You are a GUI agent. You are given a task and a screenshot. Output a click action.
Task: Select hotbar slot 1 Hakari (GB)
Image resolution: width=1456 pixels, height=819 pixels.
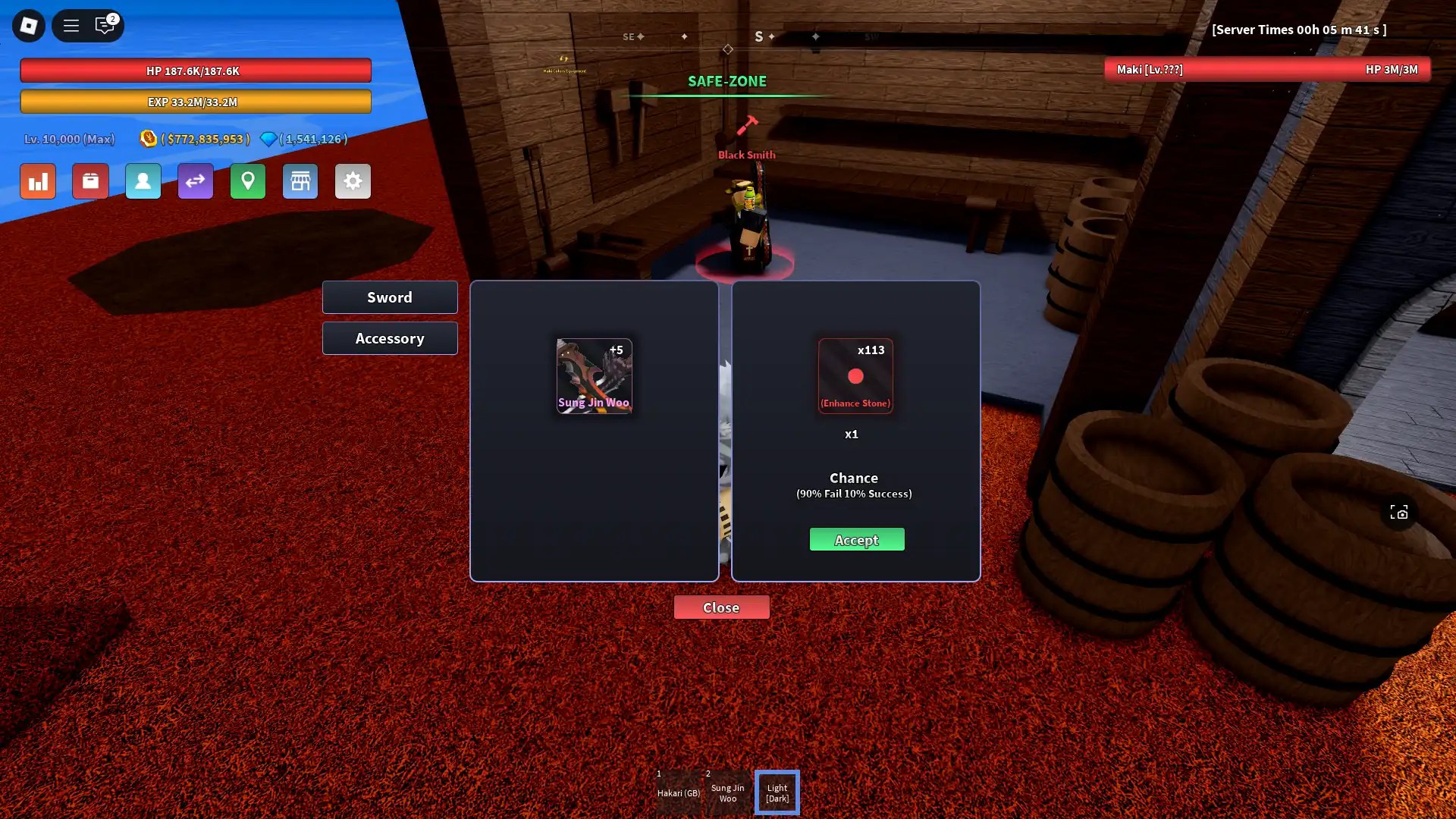pyautogui.click(x=677, y=792)
